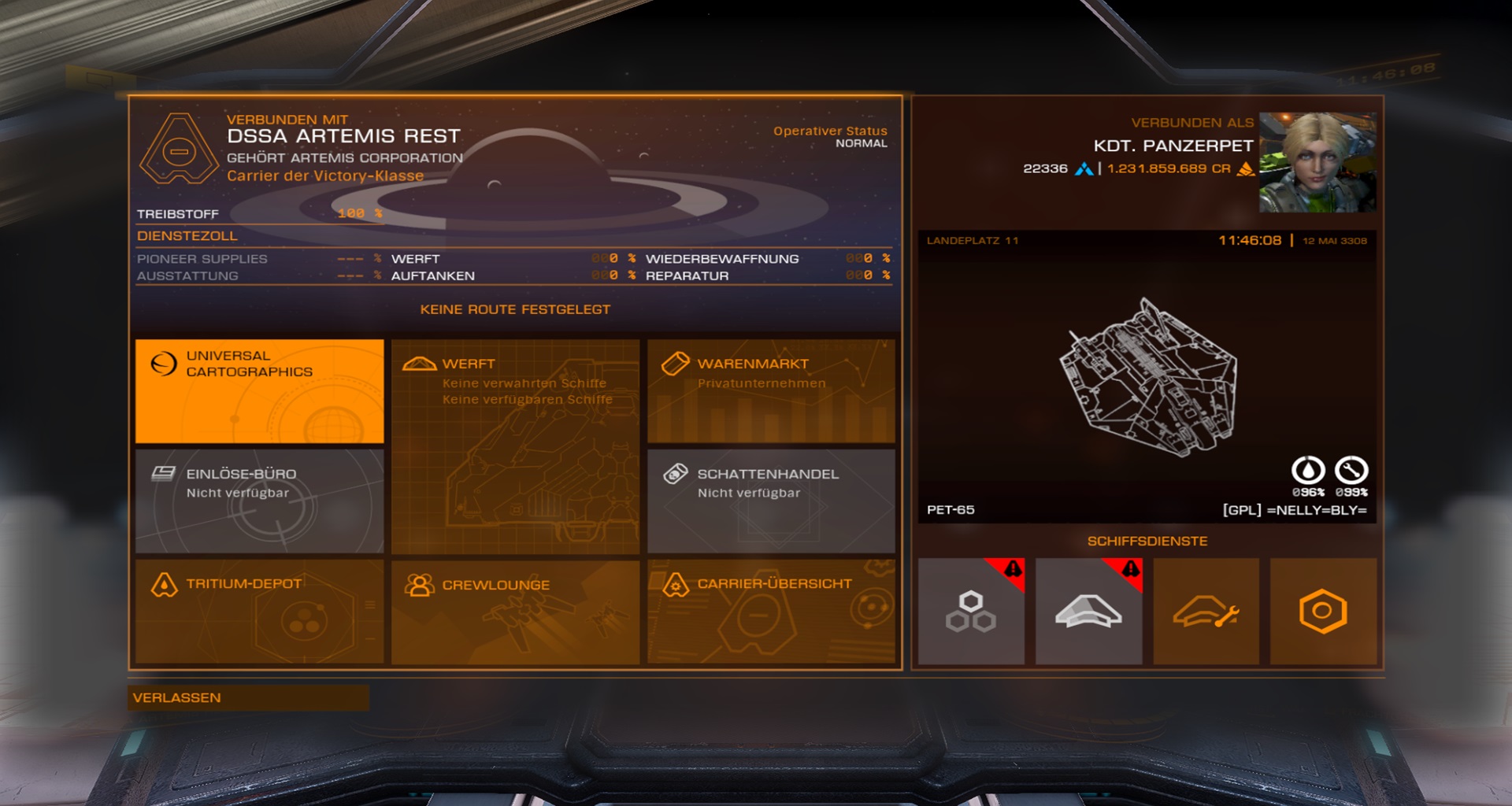The width and height of the screenshot is (1512, 806).
Task: Open the Tritium-Depot
Action: (x=259, y=611)
